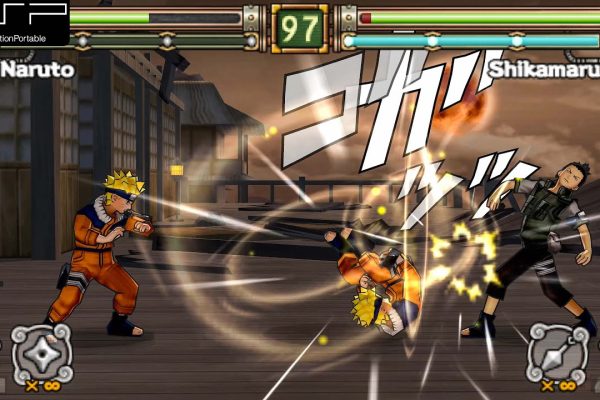The height and width of the screenshot is (400, 600).
Task: Select Naruto's shuriken ninja tool icon
Action: (42, 351)
